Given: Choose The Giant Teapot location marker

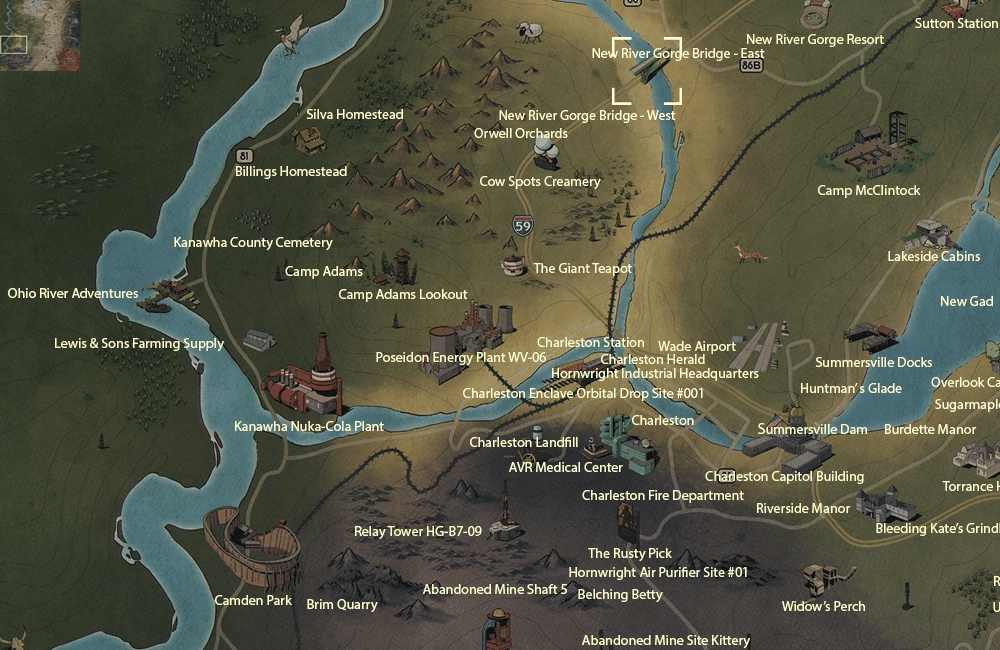Looking at the screenshot, I should point(514,265).
